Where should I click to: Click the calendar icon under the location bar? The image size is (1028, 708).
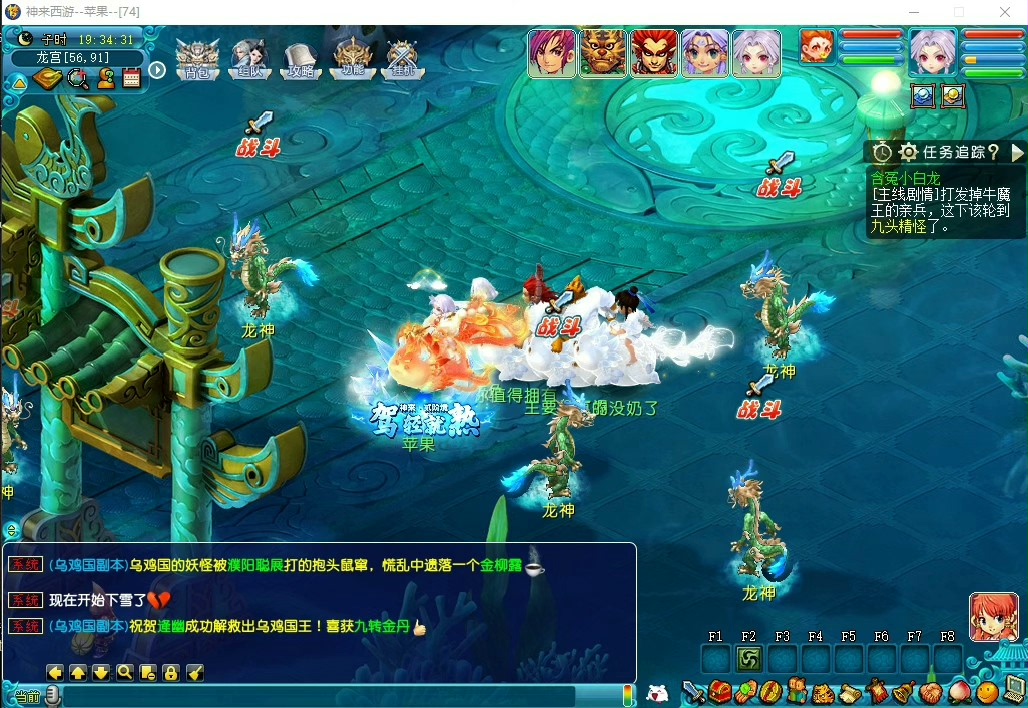pos(131,79)
